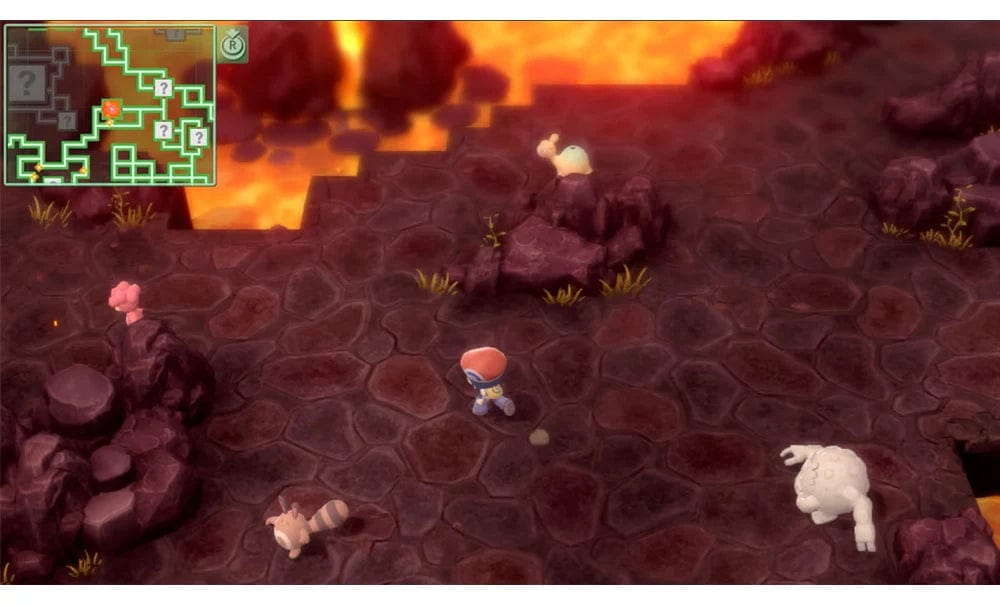Select the large dimmed question-mark room on minimap
Screen dimensions: 1000x606
click(28, 81)
